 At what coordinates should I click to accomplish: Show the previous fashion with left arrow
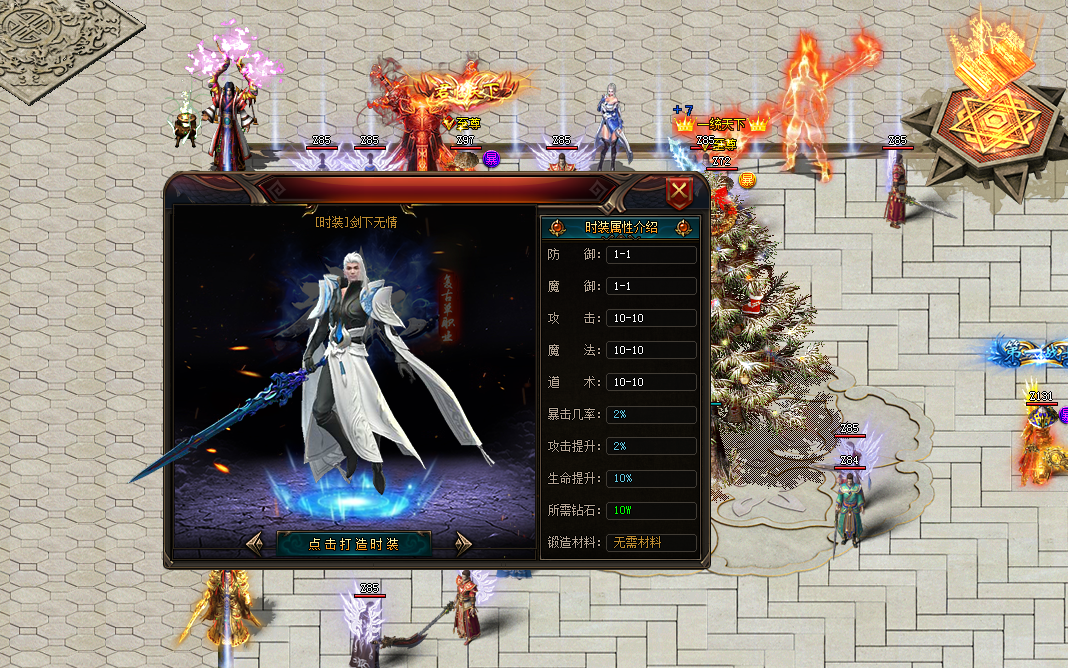[255, 544]
